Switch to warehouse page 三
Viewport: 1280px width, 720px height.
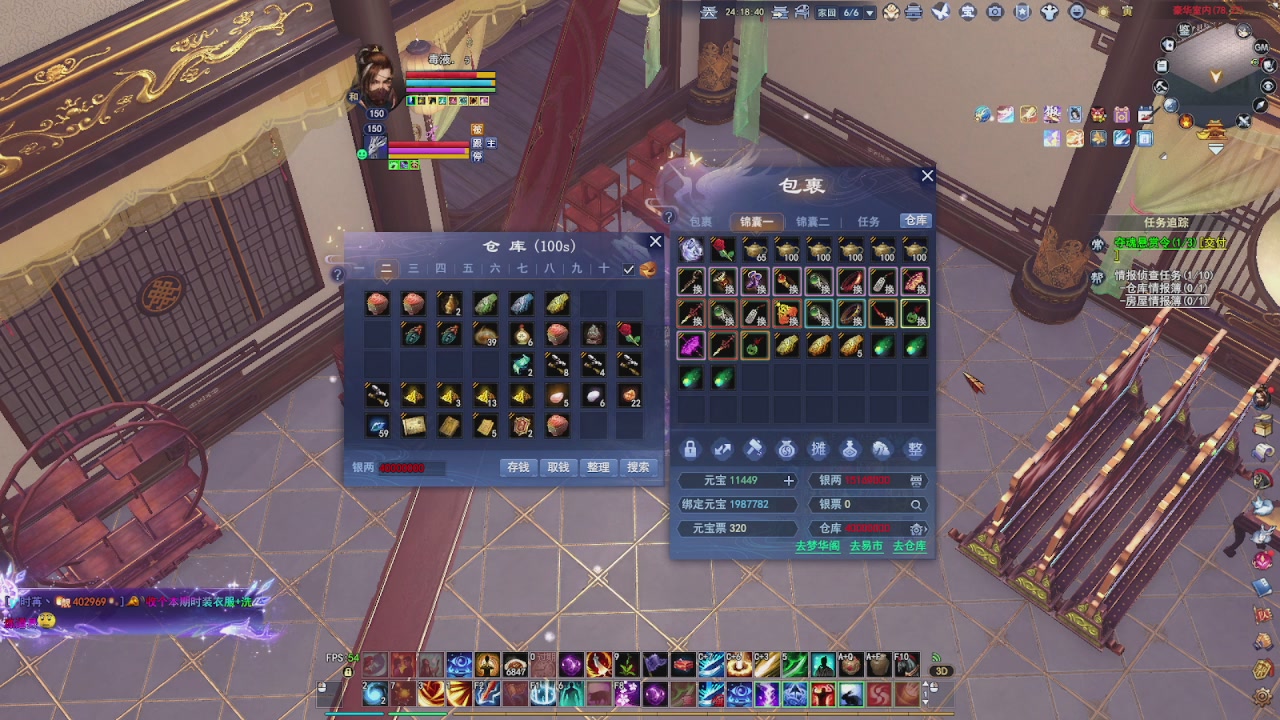(x=413, y=269)
